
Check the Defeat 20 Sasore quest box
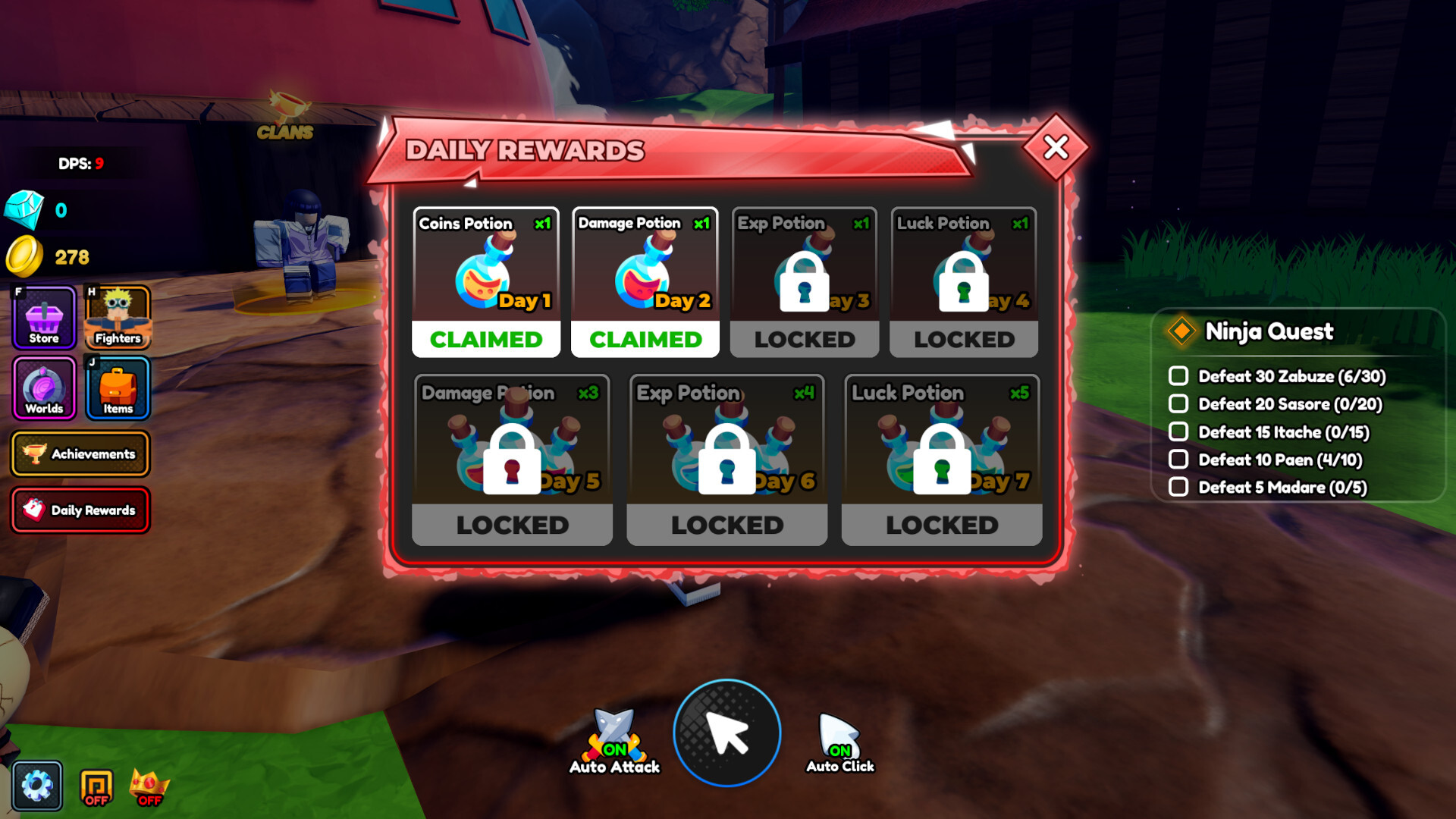click(x=1178, y=404)
